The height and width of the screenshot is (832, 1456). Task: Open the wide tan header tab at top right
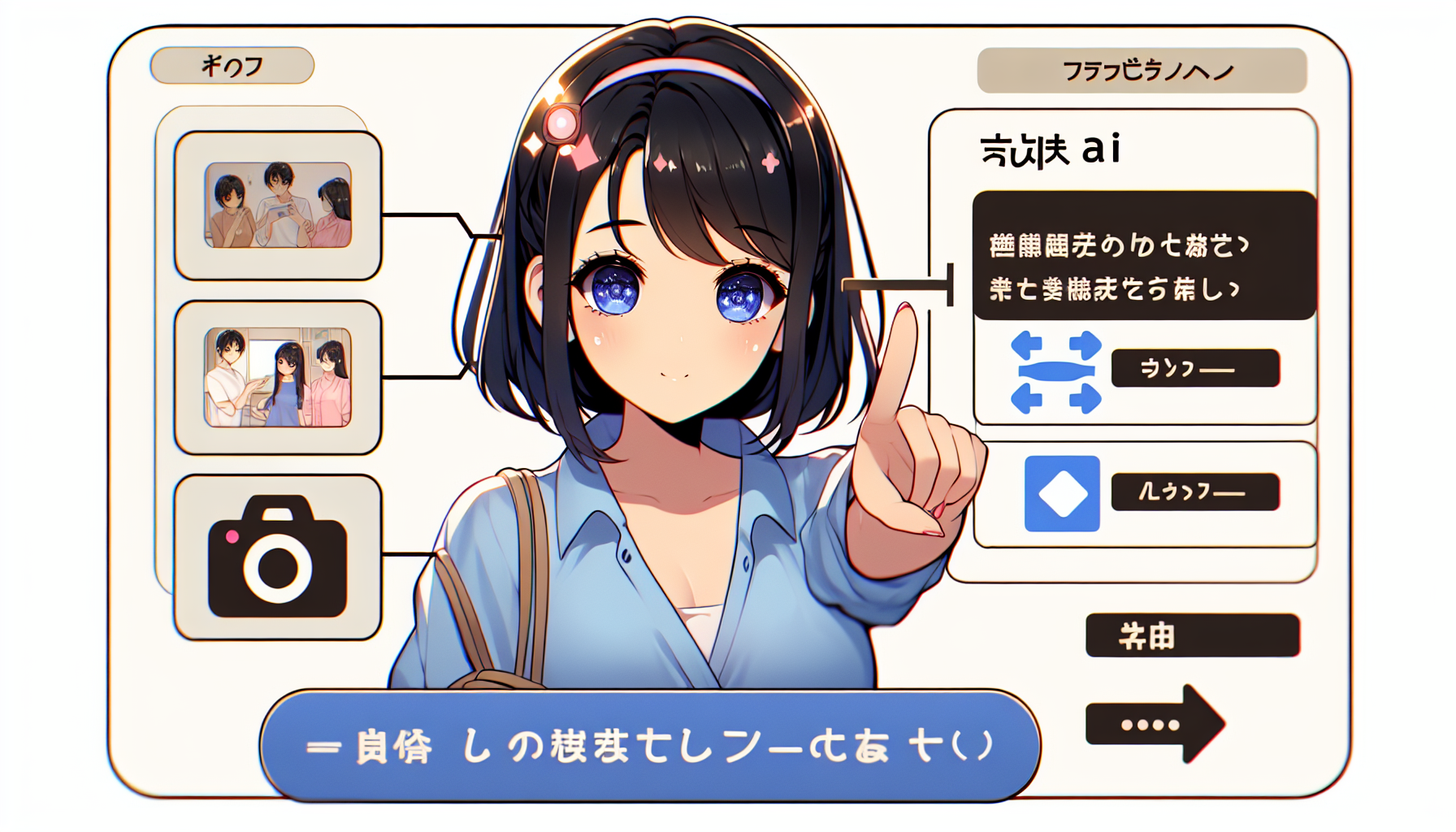click(1142, 71)
